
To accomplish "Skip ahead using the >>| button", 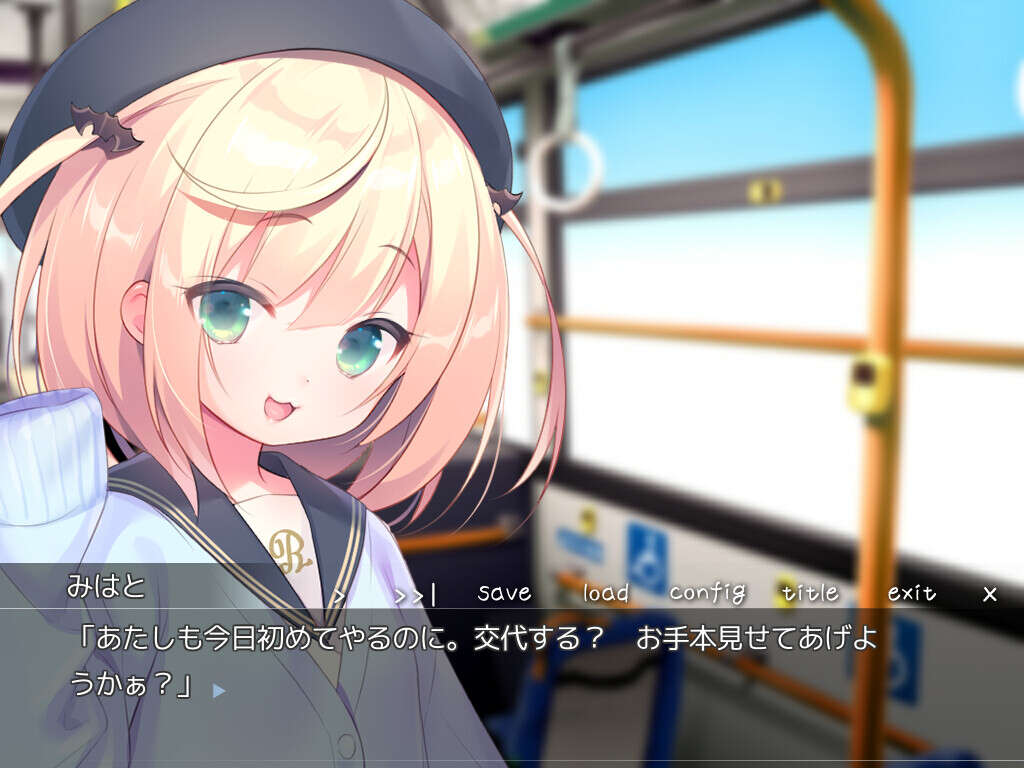I will coord(415,594).
